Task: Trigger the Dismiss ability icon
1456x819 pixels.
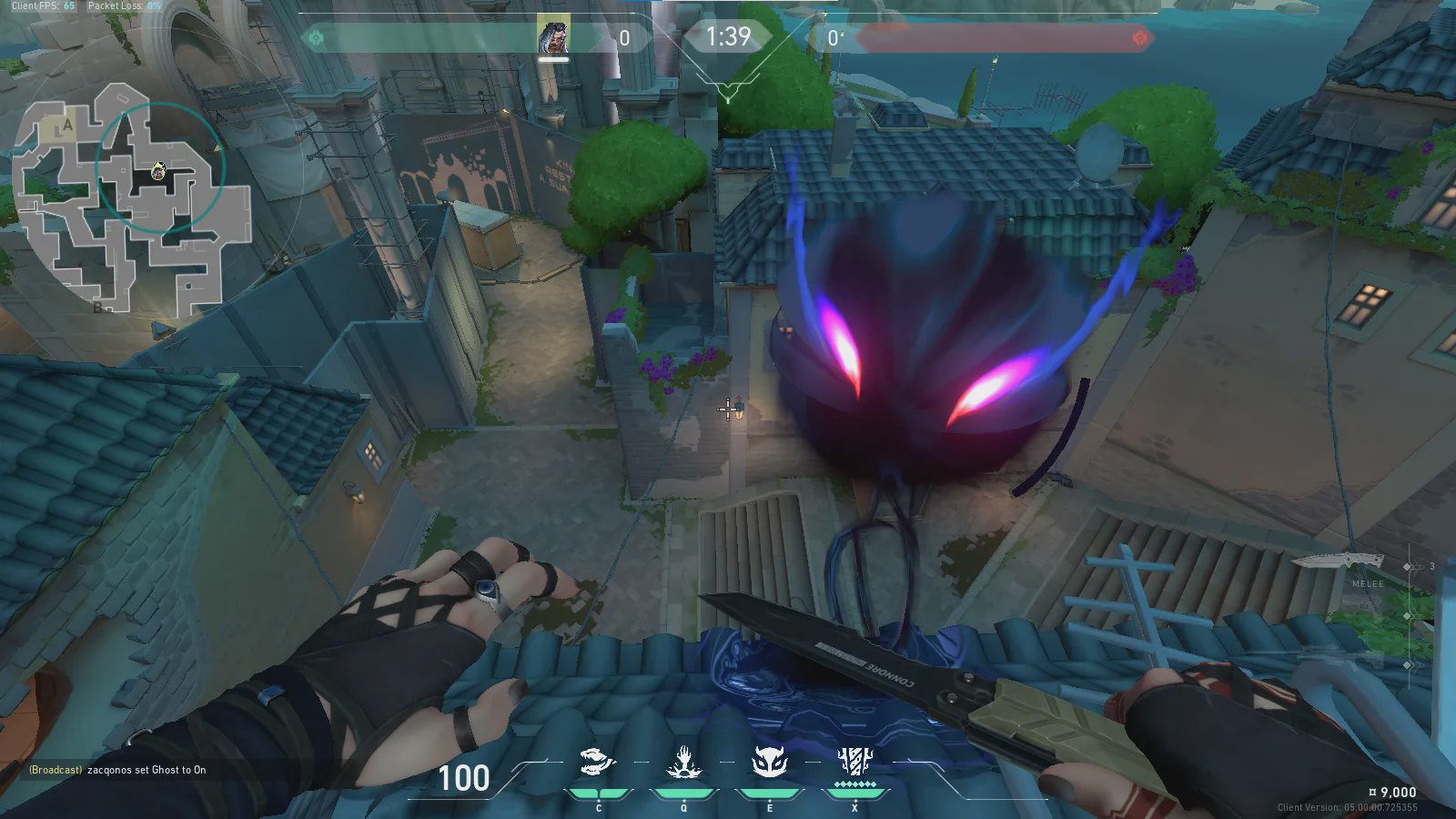Action: pos(769,763)
